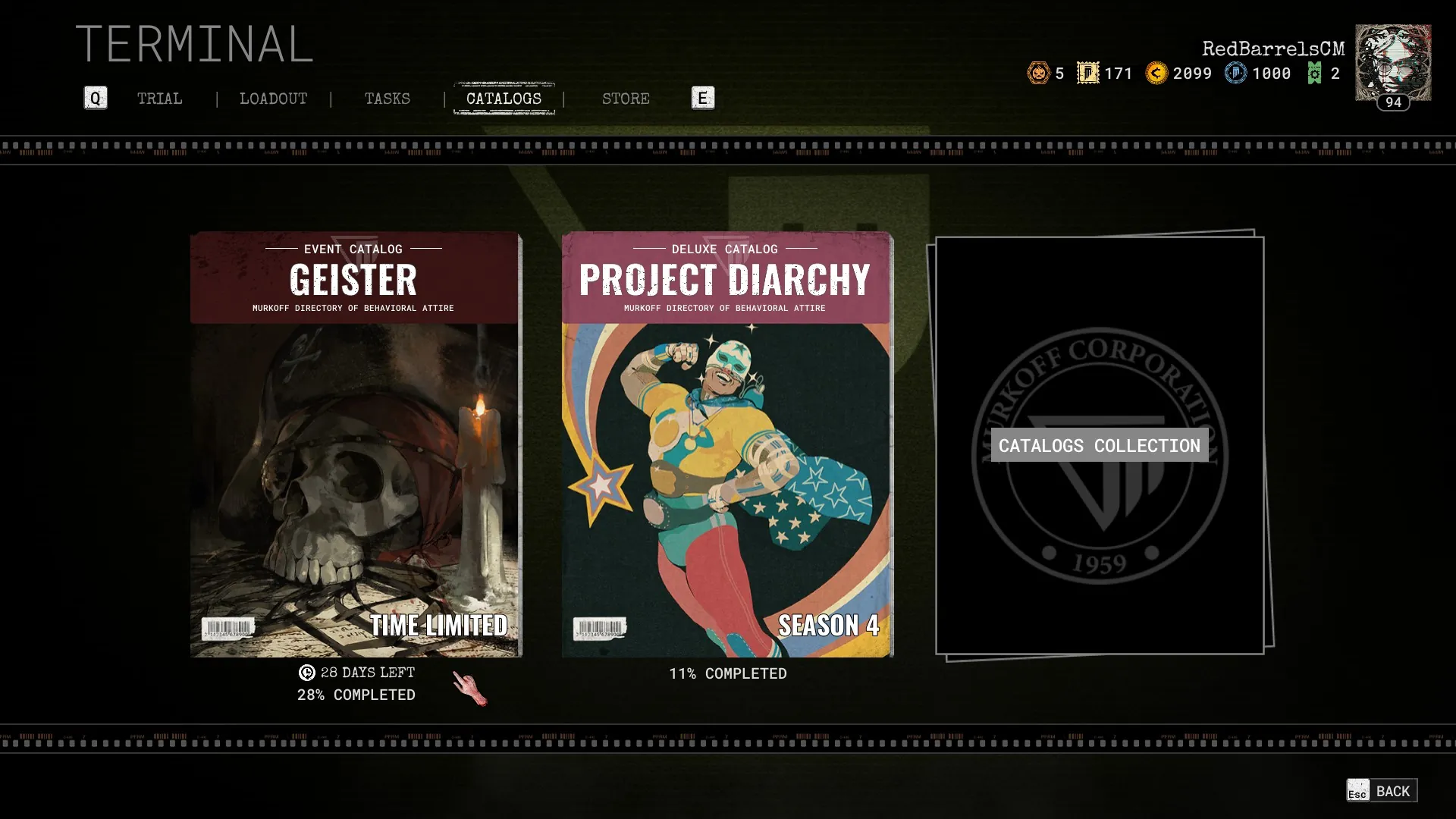This screenshot has width=1456, height=819.
Task: Switch to the Trial tab
Action: pyautogui.click(x=159, y=99)
